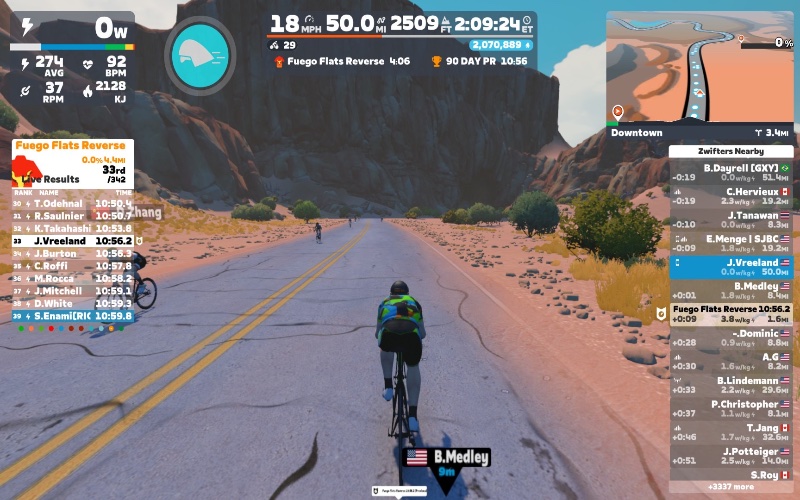Click the B.Medley rider name tag
Viewport: 800px width, 500px height.
point(447,458)
